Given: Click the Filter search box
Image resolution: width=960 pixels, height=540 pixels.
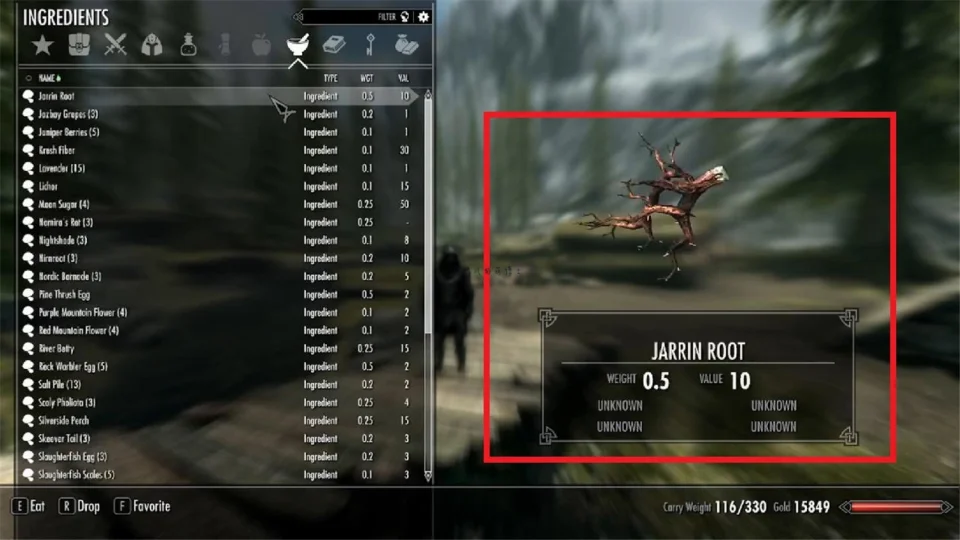Looking at the screenshot, I should (350, 17).
